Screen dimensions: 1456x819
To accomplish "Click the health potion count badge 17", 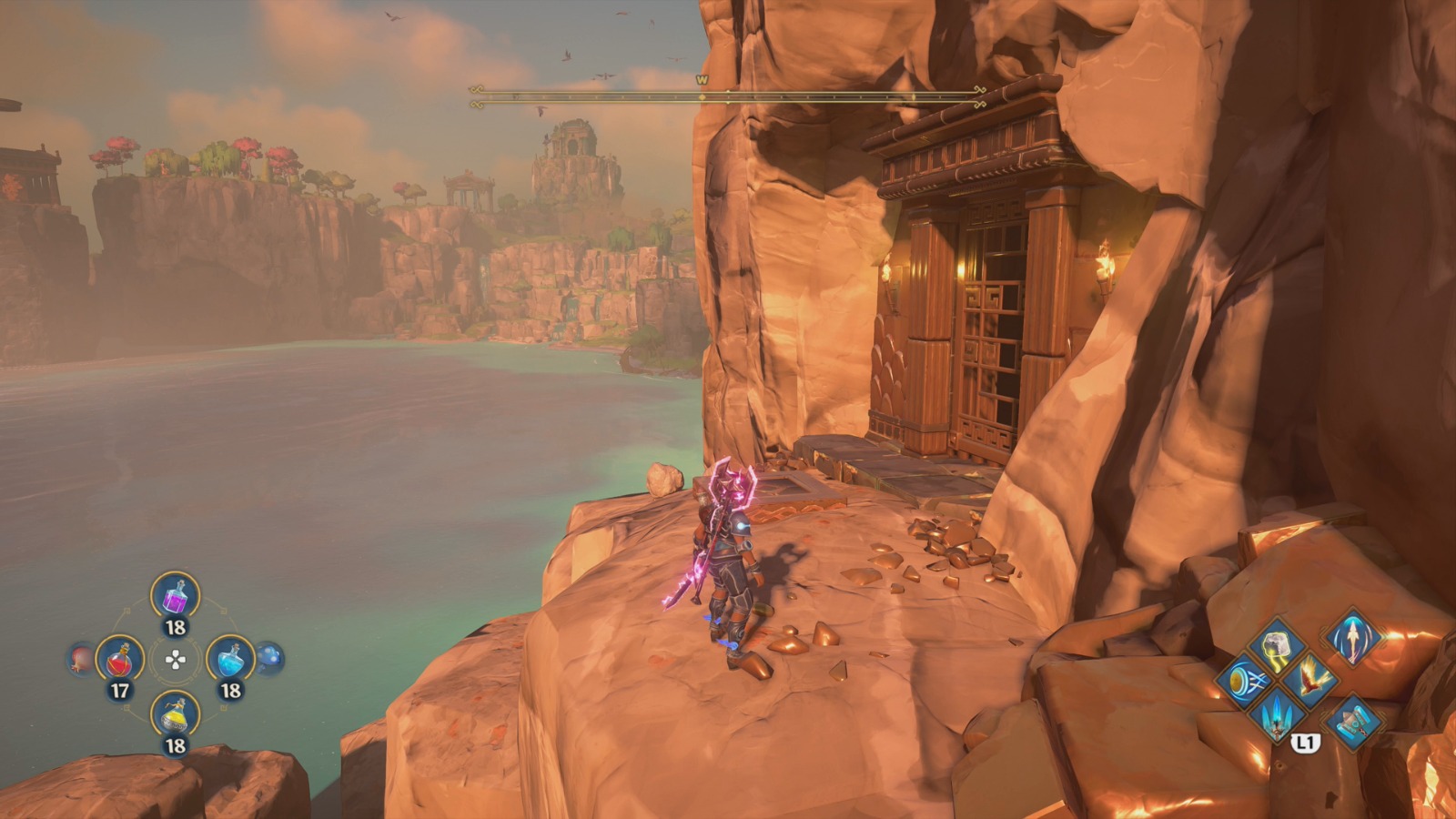I will point(121,689).
